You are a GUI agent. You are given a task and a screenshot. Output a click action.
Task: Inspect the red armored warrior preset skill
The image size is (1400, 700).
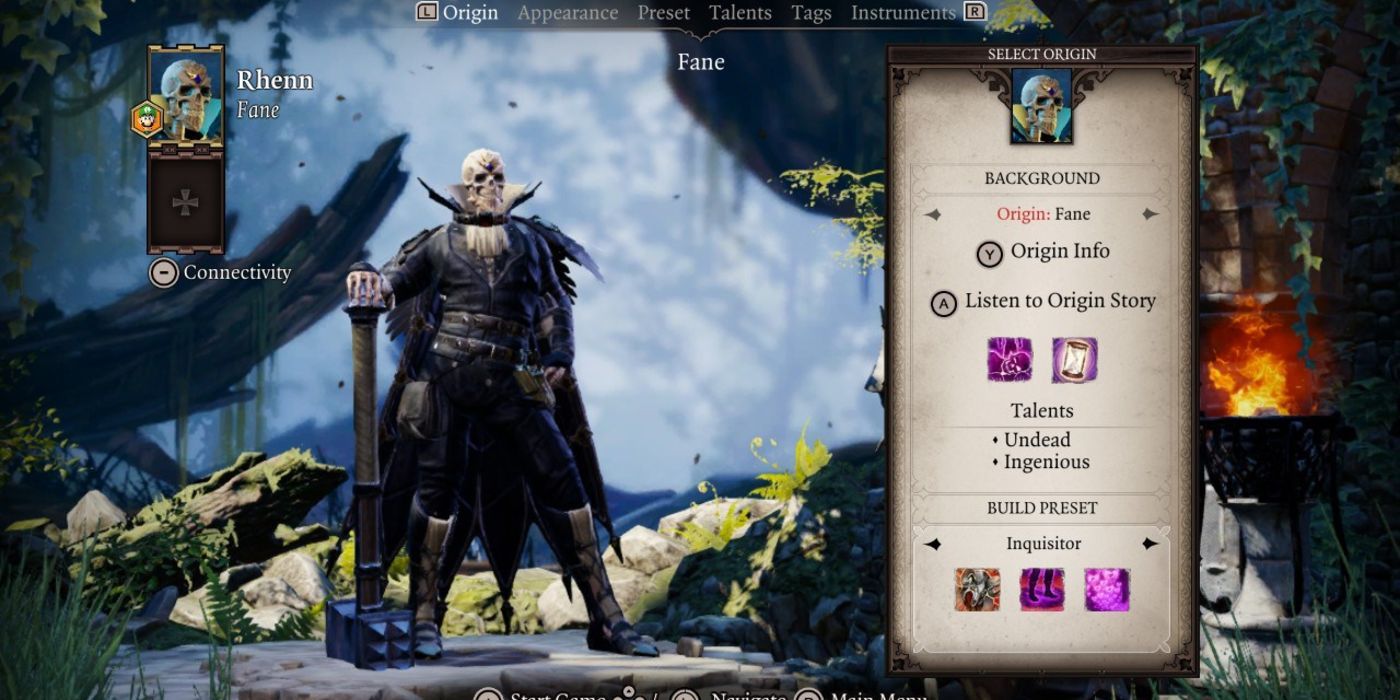tap(978, 590)
